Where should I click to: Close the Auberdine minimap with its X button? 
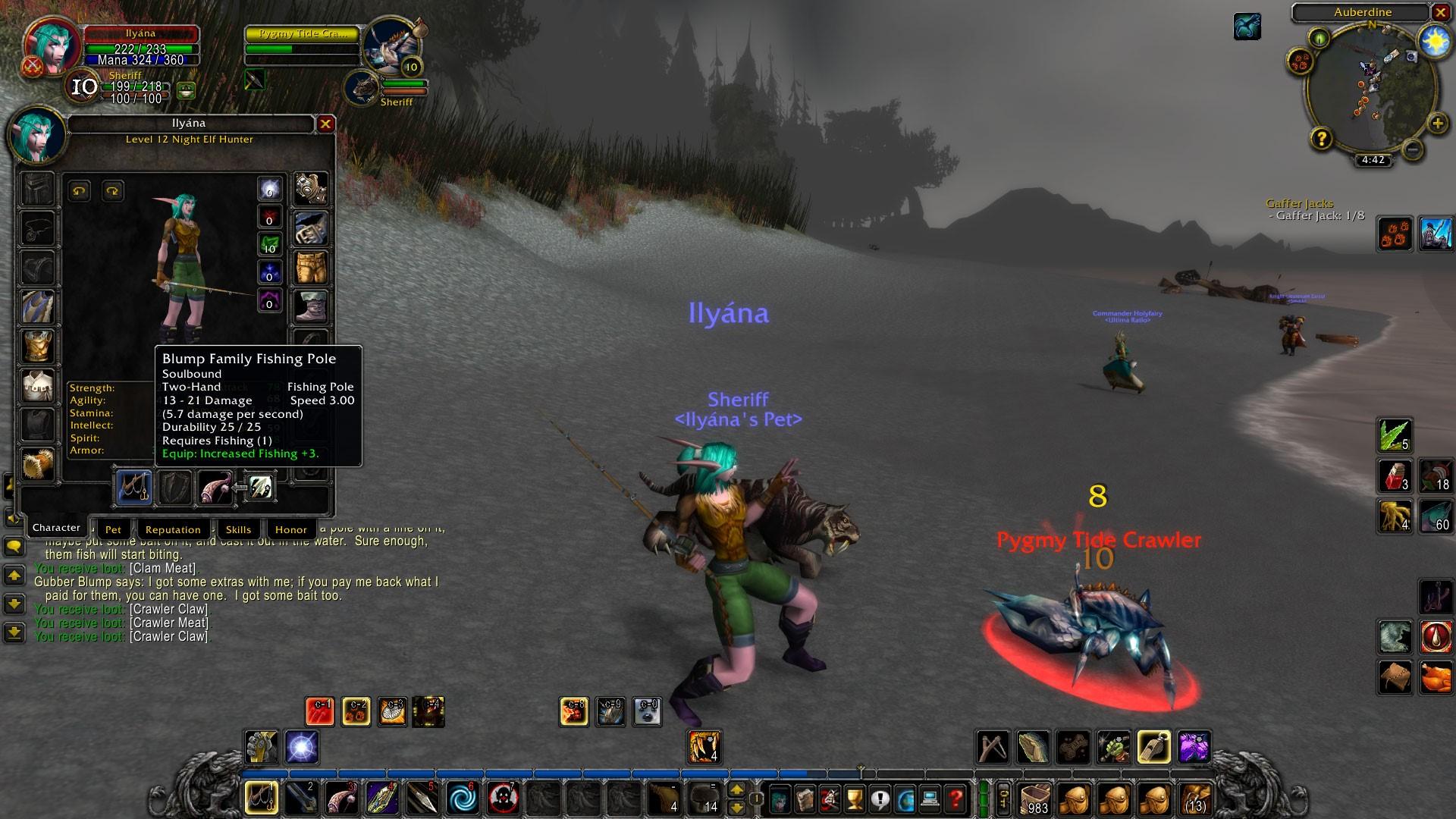point(1440,12)
